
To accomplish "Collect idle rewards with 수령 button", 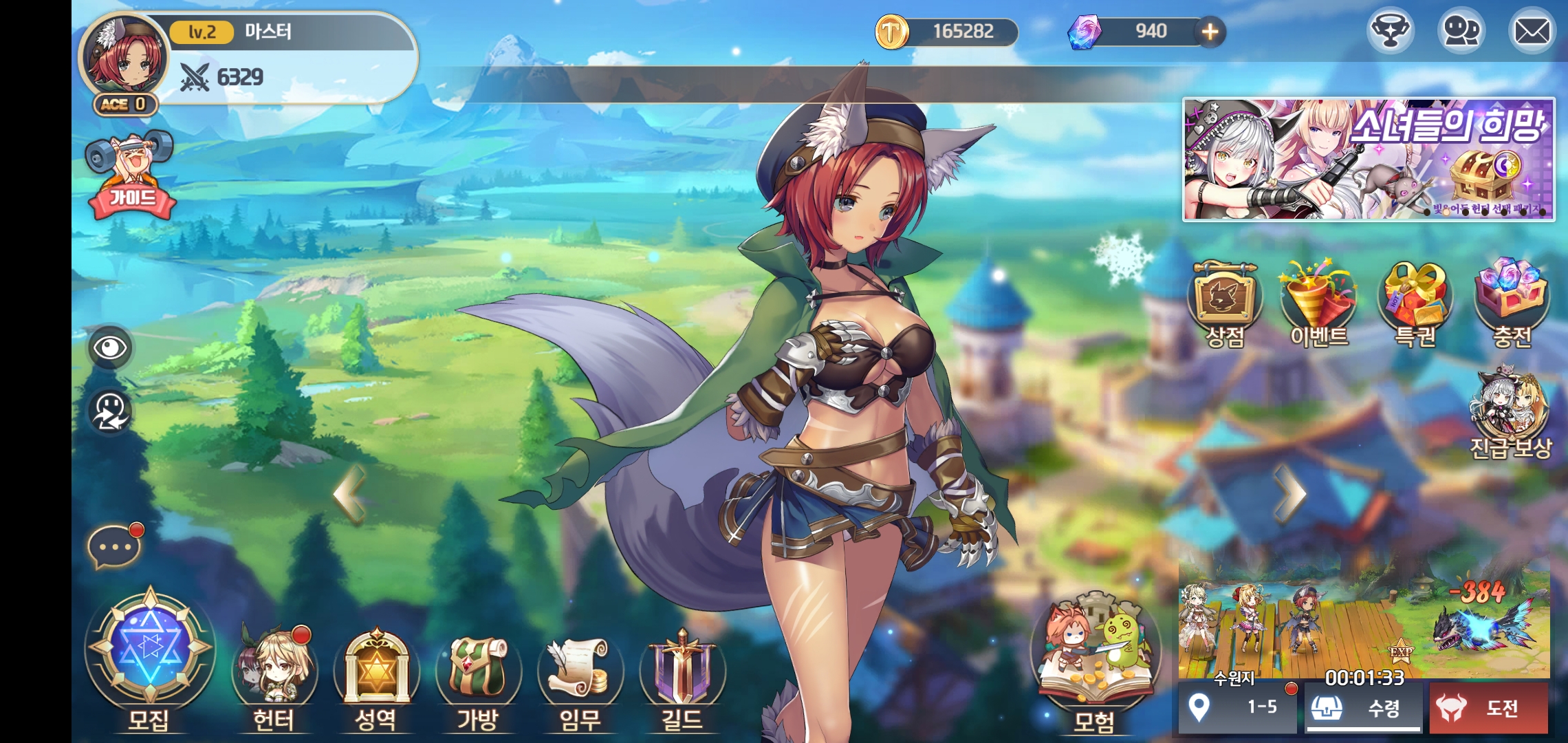I will 1363,707.
